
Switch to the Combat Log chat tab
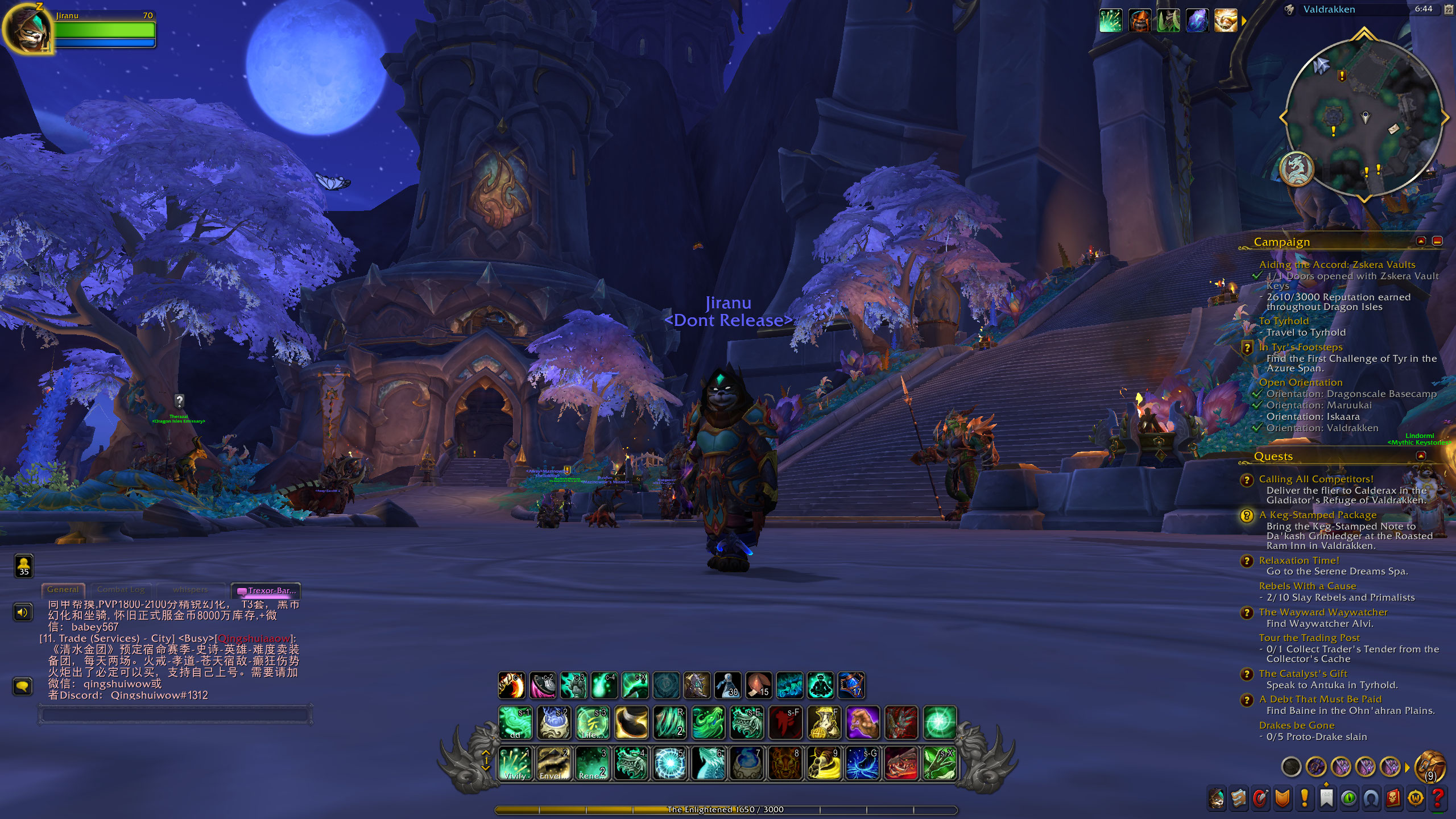click(x=121, y=590)
